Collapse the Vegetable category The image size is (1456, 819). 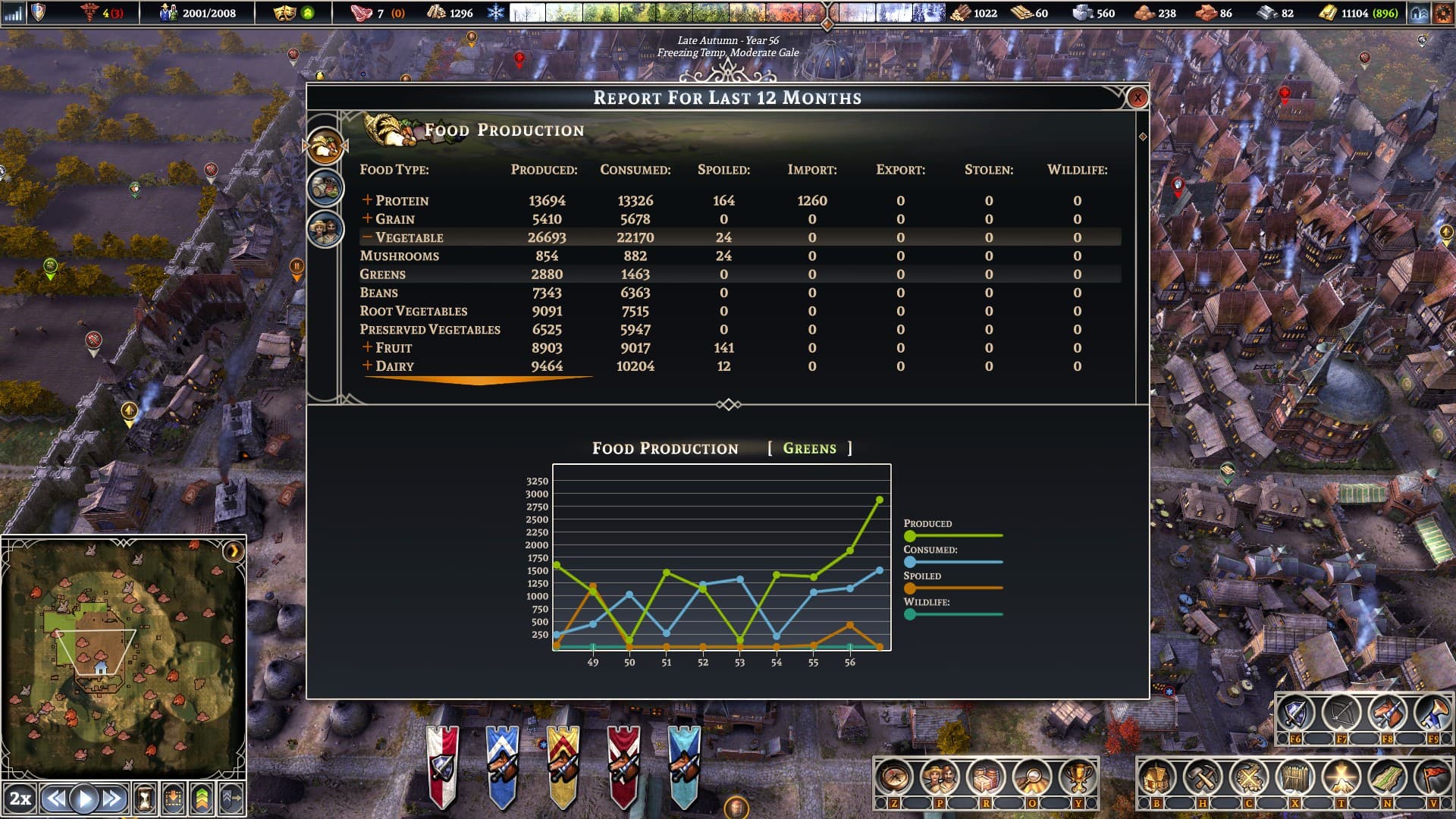pos(367,237)
